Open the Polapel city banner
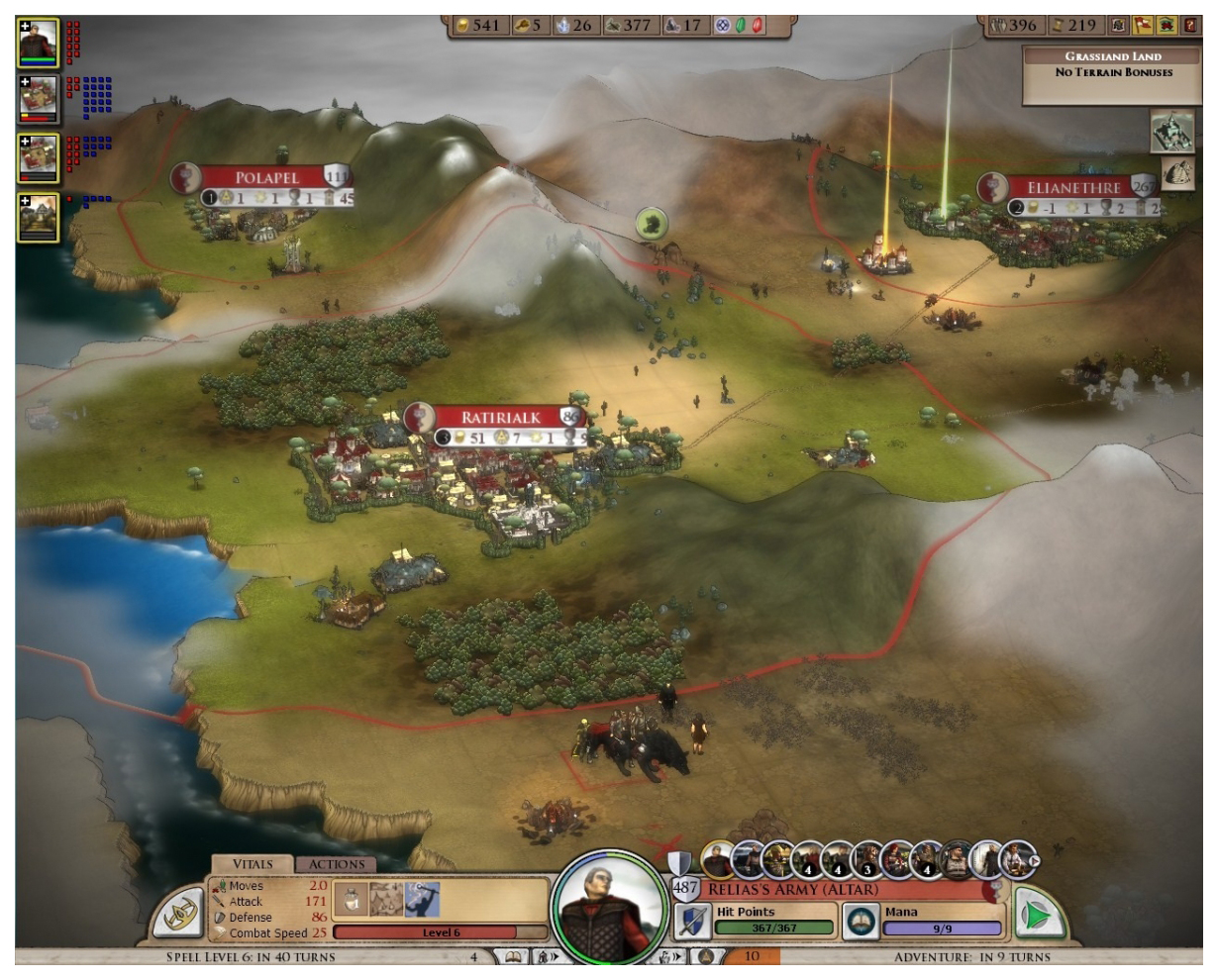Image resolution: width=1218 pixels, height=980 pixels. [x=266, y=178]
